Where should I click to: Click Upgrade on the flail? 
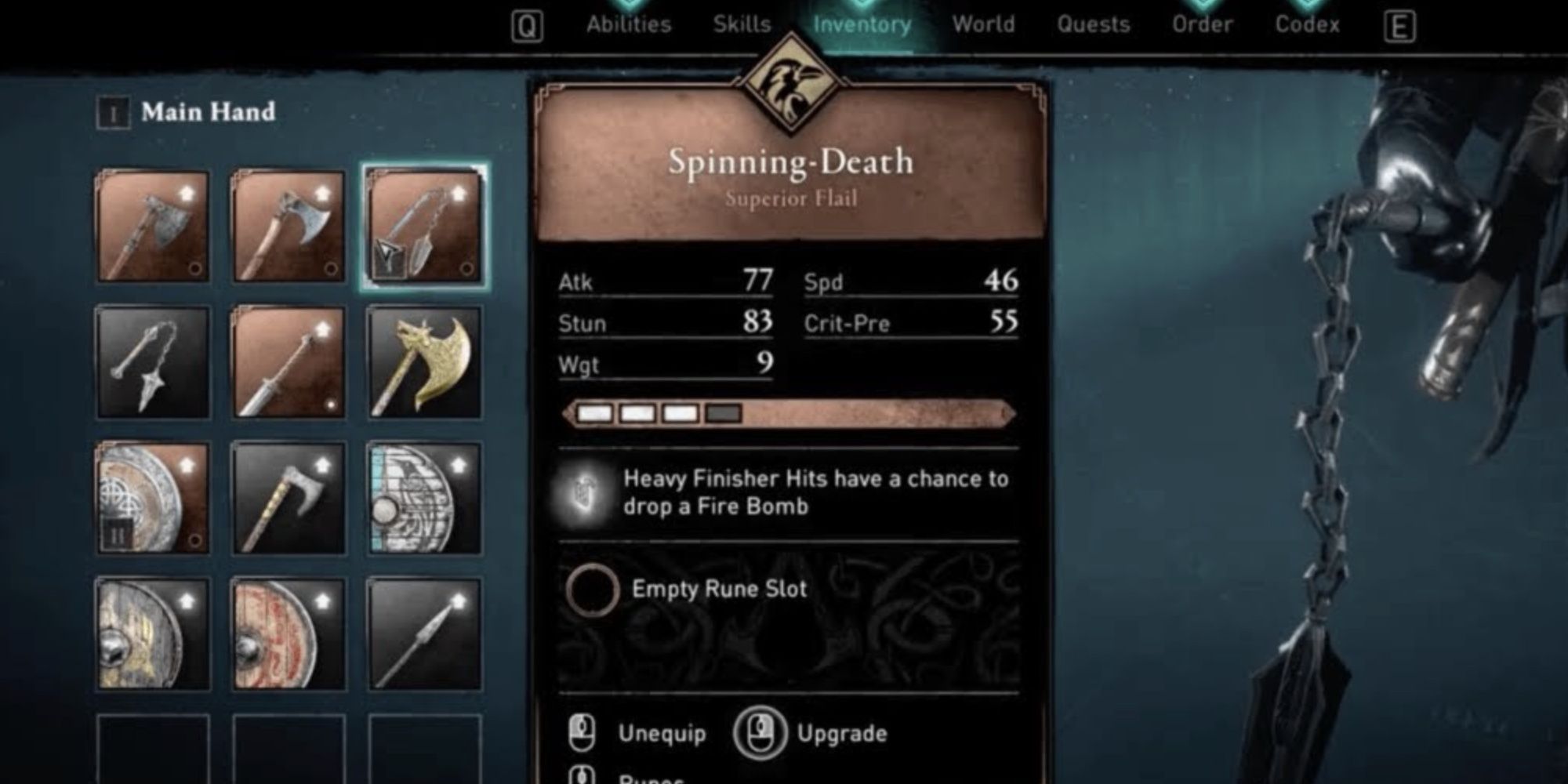(x=843, y=734)
